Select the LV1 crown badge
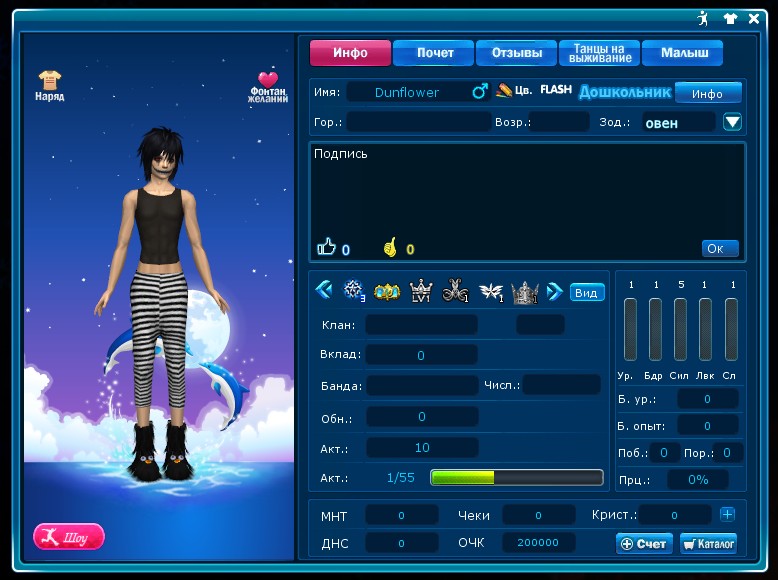The height and width of the screenshot is (580, 778). (422, 292)
